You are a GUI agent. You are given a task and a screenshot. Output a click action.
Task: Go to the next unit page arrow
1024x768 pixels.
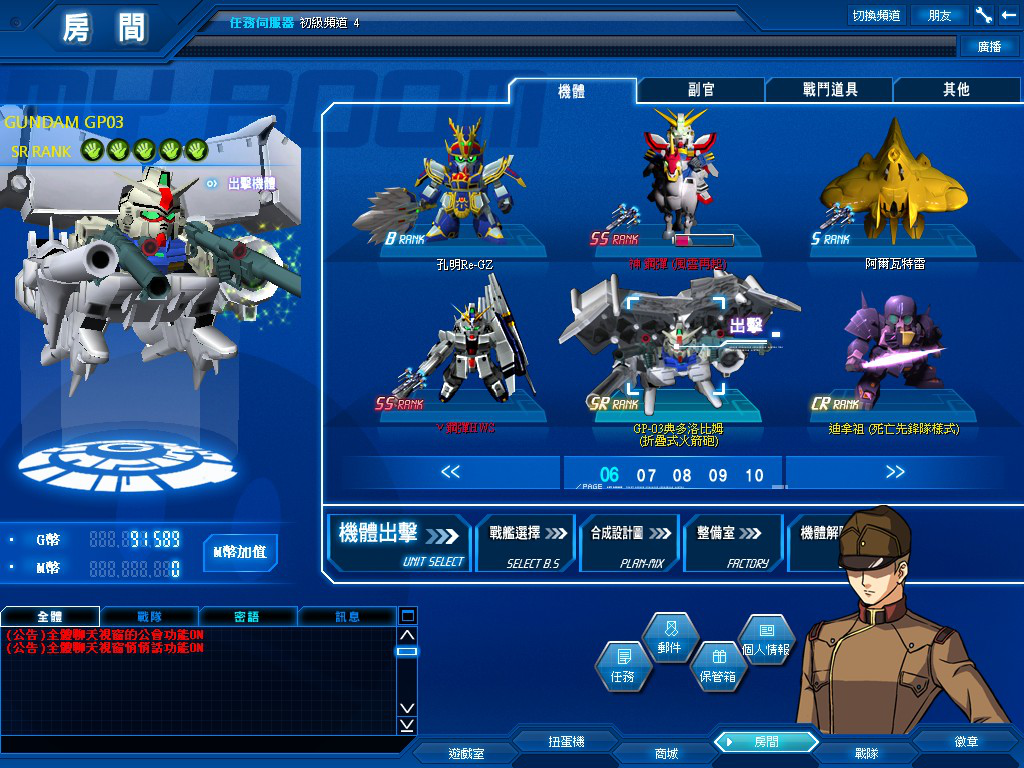click(894, 472)
